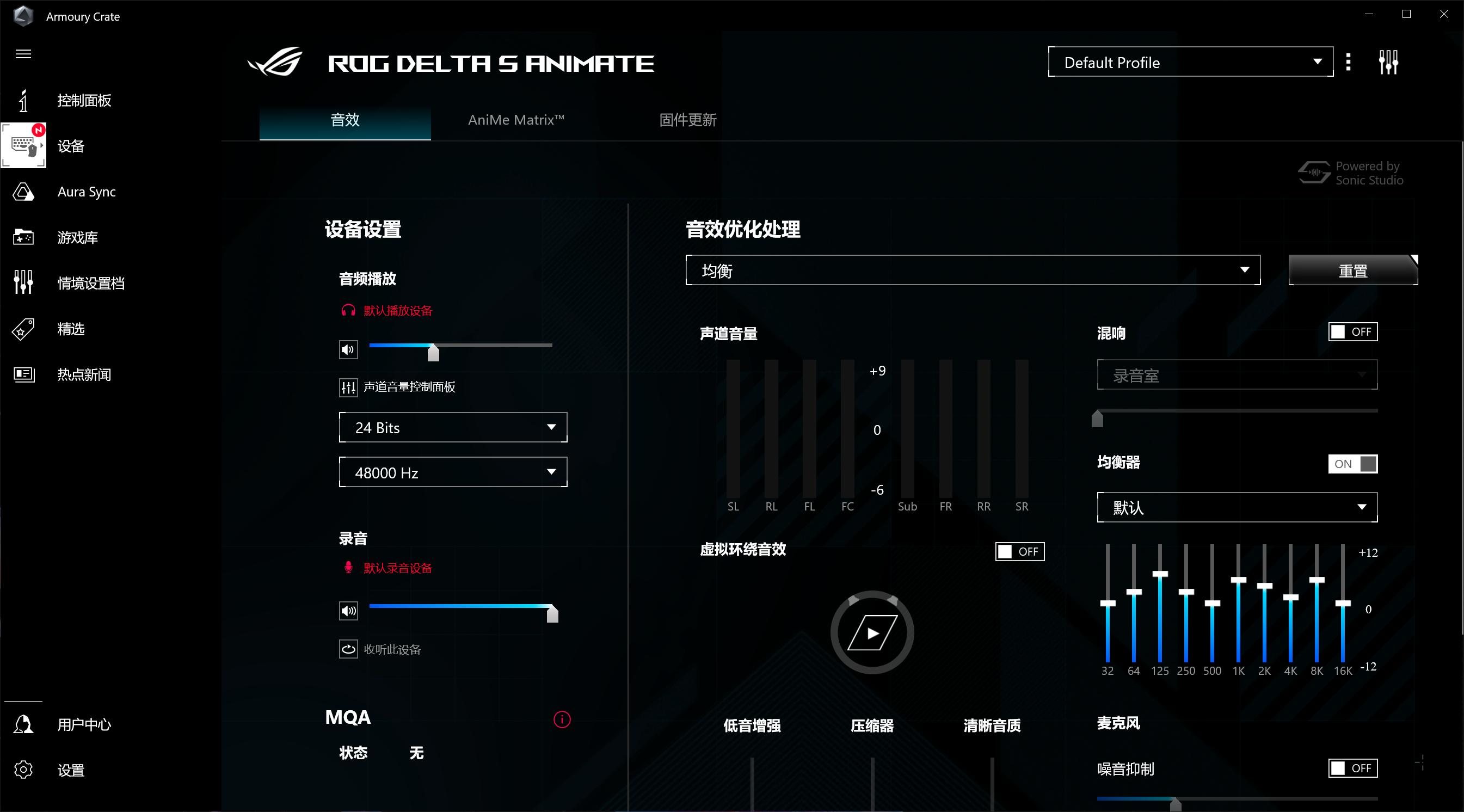This screenshot has height=812, width=1464.
Task: Disable the 均衡器 equalizer toggle
Action: pyautogui.click(x=1352, y=464)
